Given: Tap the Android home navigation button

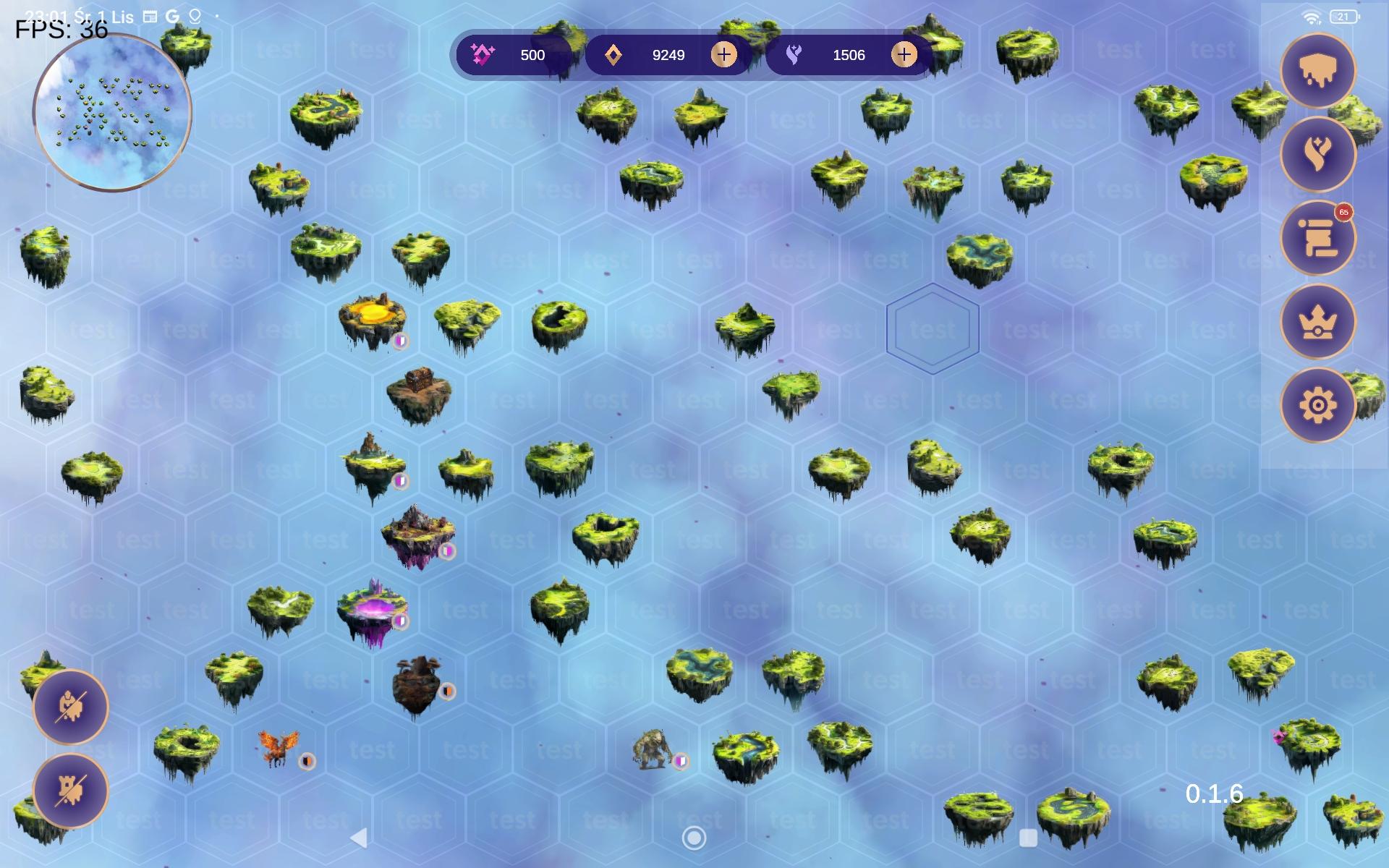Looking at the screenshot, I should [694, 838].
